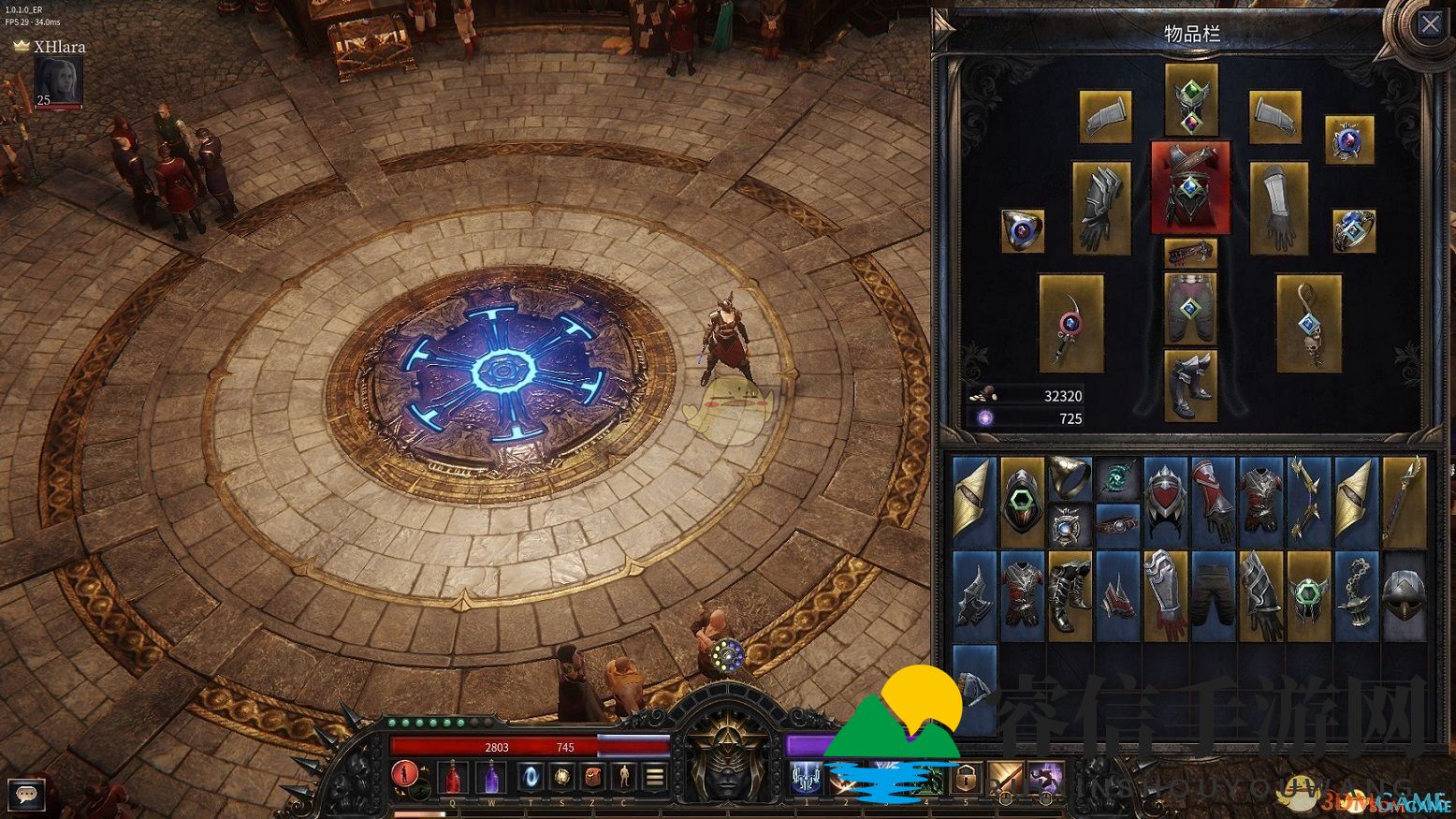Use the red health potion

tap(453, 776)
